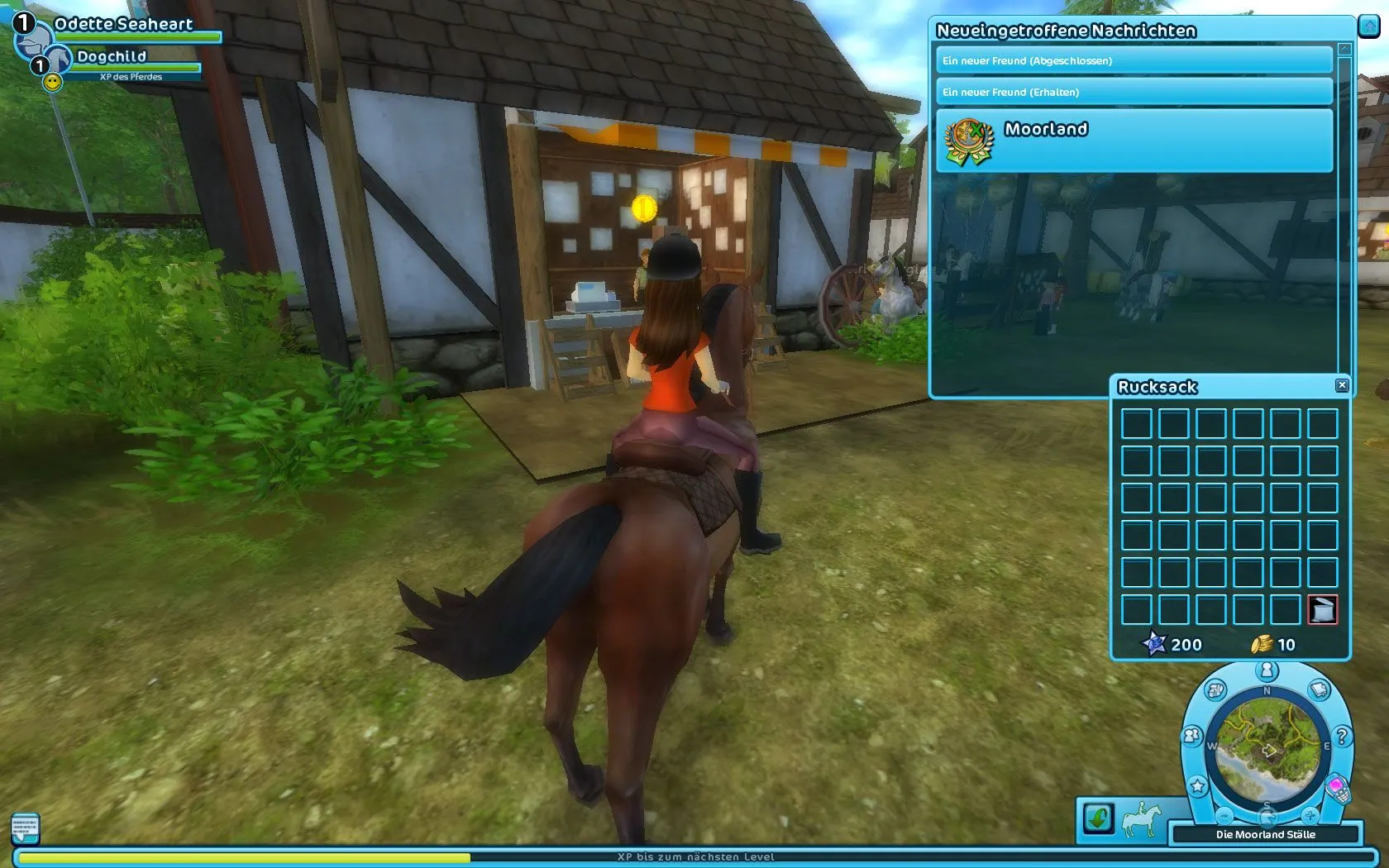Open the journal icon above the minimap
The height and width of the screenshot is (868, 1389).
[x=1318, y=689]
